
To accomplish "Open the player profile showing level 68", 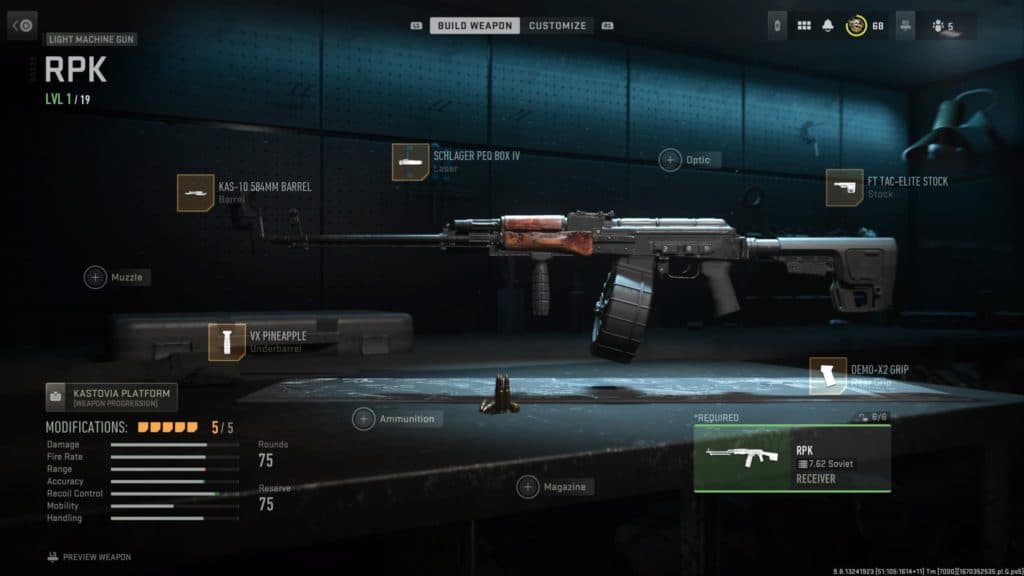I will pos(864,25).
